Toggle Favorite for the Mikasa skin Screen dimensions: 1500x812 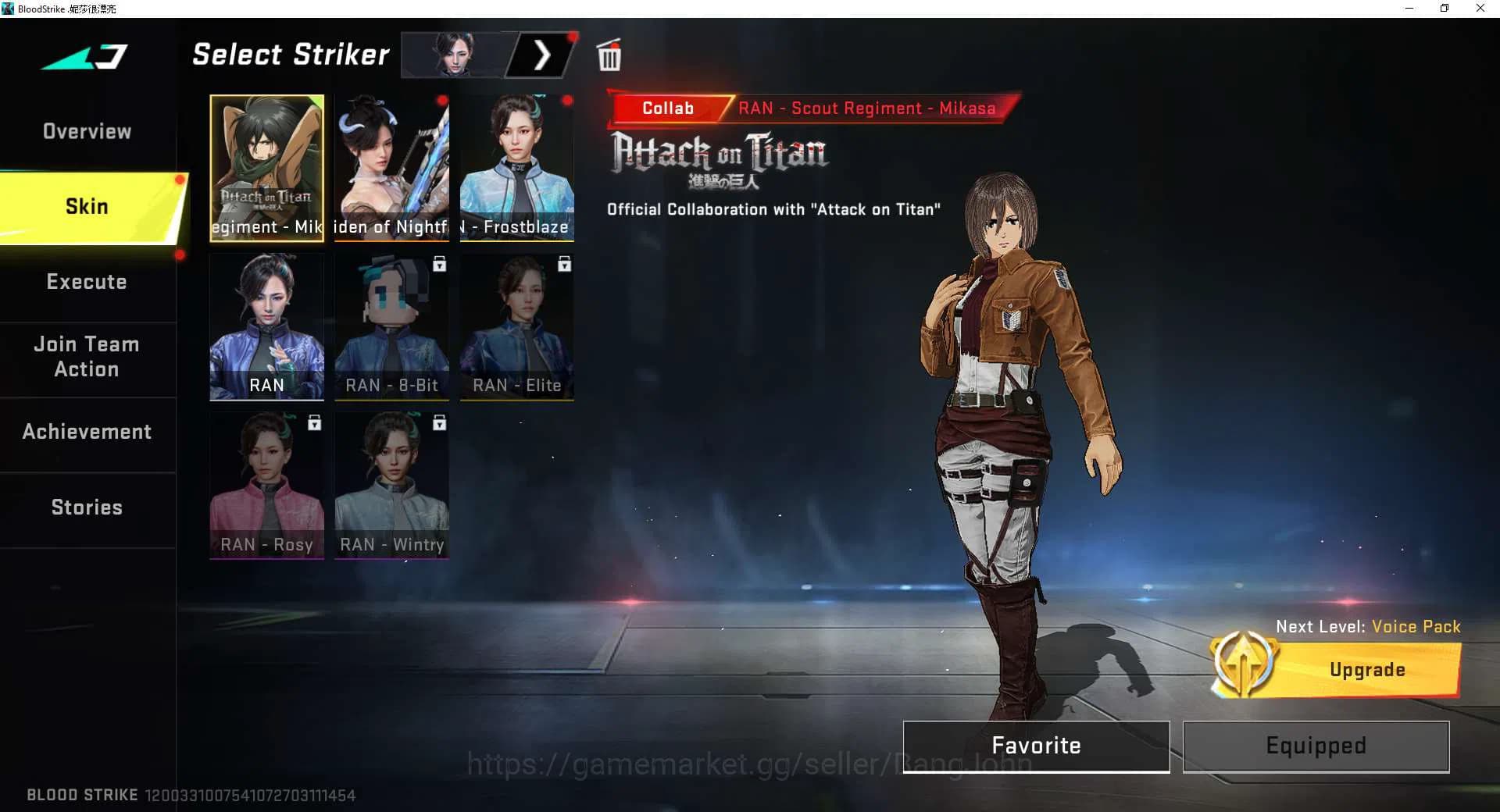tap(1036, 746)
